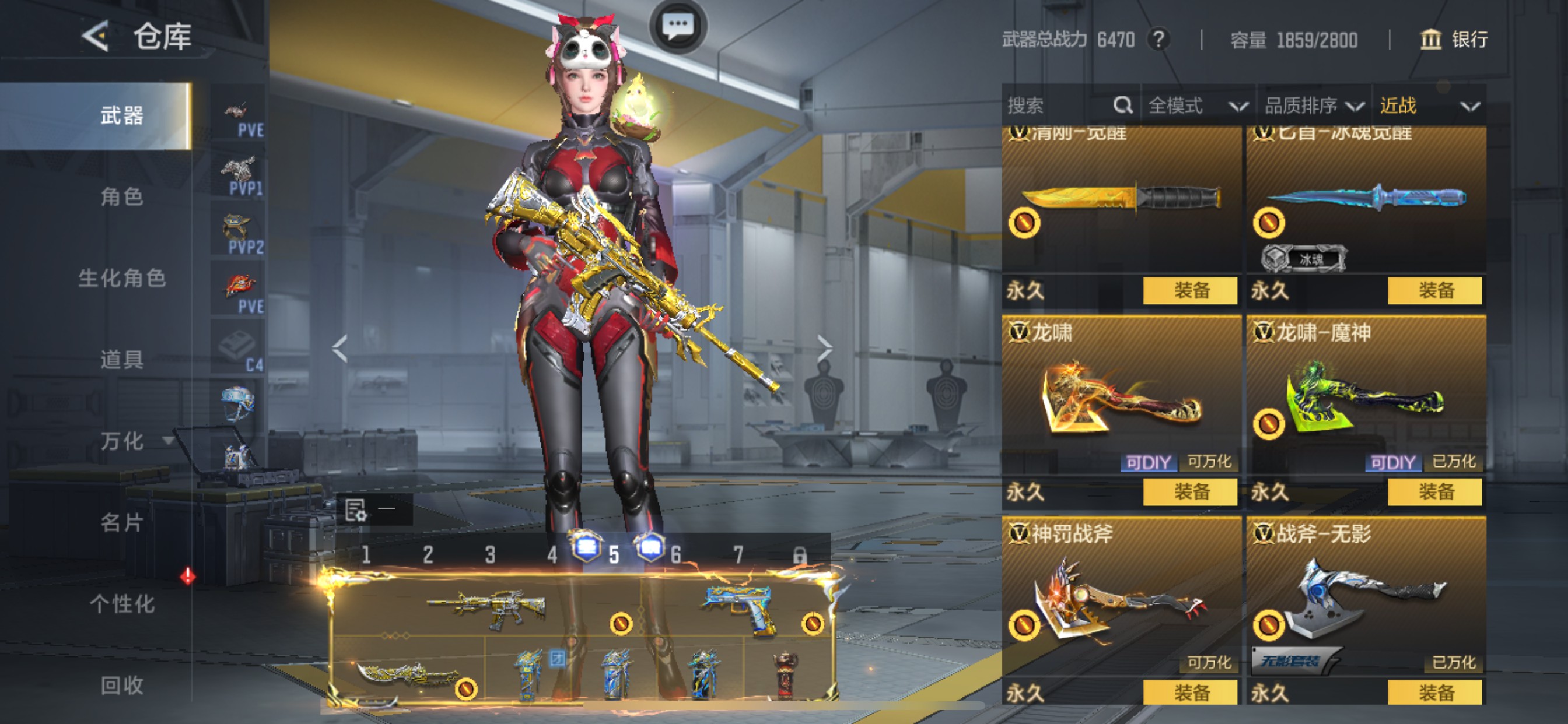Click the weapon 搜索 search field
Image resolution: width=1568 pixels, height=724 pixels.
(x=1059, y=106)
